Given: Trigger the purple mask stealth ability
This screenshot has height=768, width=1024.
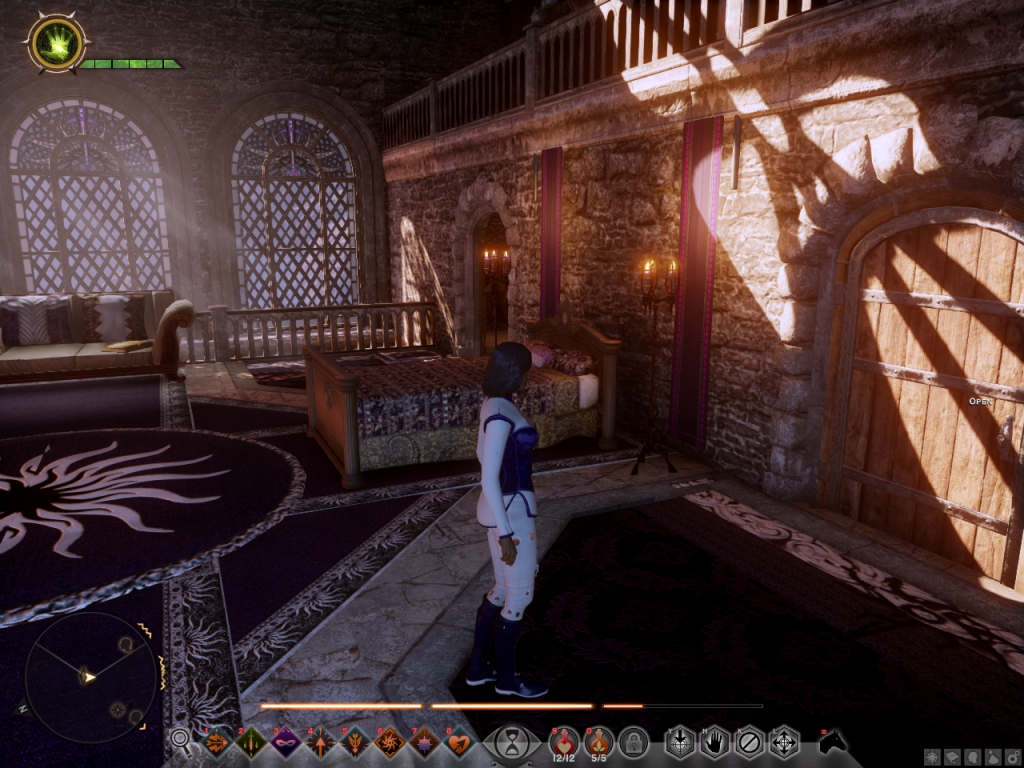Looking at the screenshot, I should [x=285, y=743].
